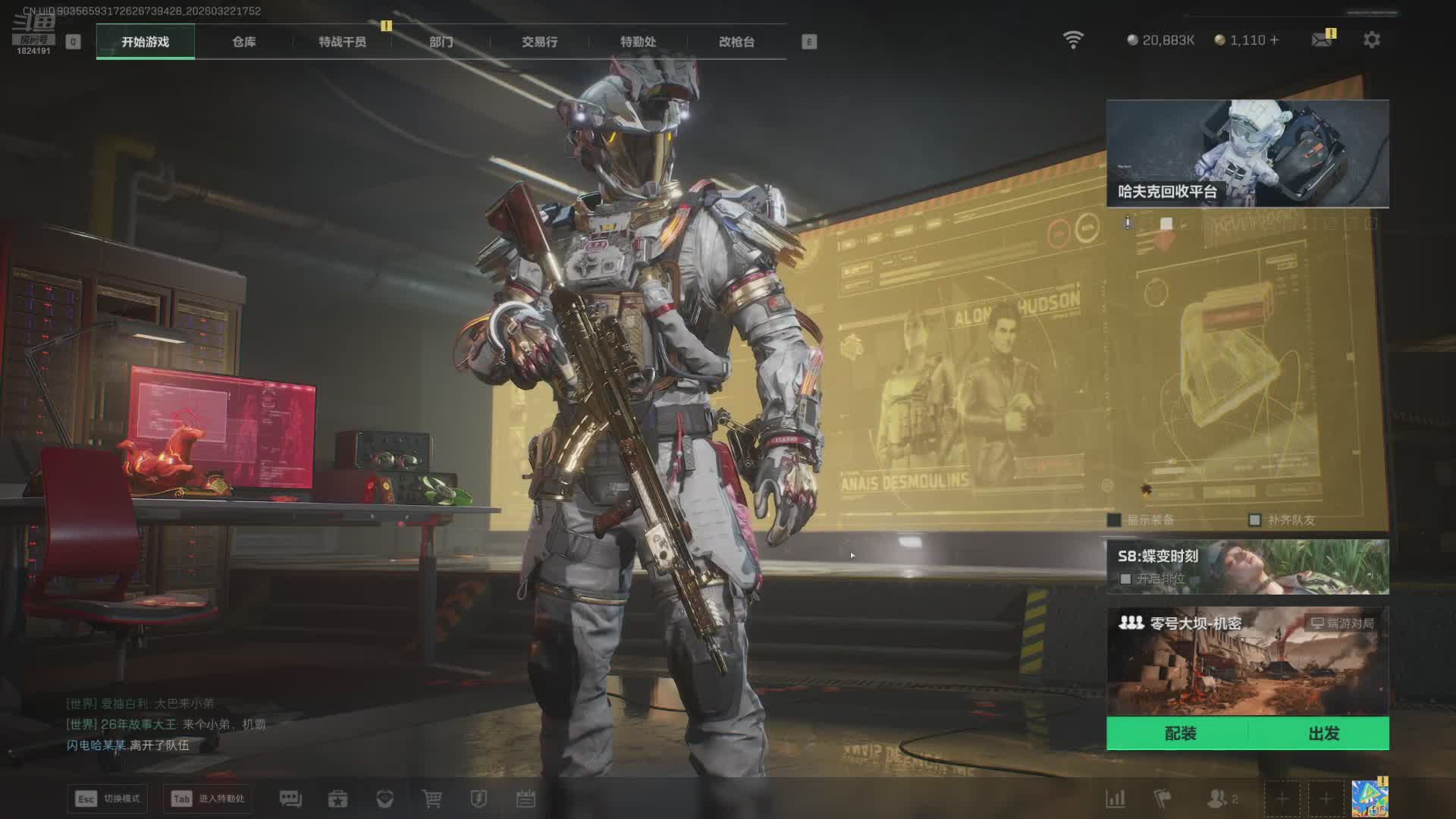Open the mail envelope inbox
The height and width of the screenshot is (819, 1456).
pyautogui.click(x=1322, y=39)
